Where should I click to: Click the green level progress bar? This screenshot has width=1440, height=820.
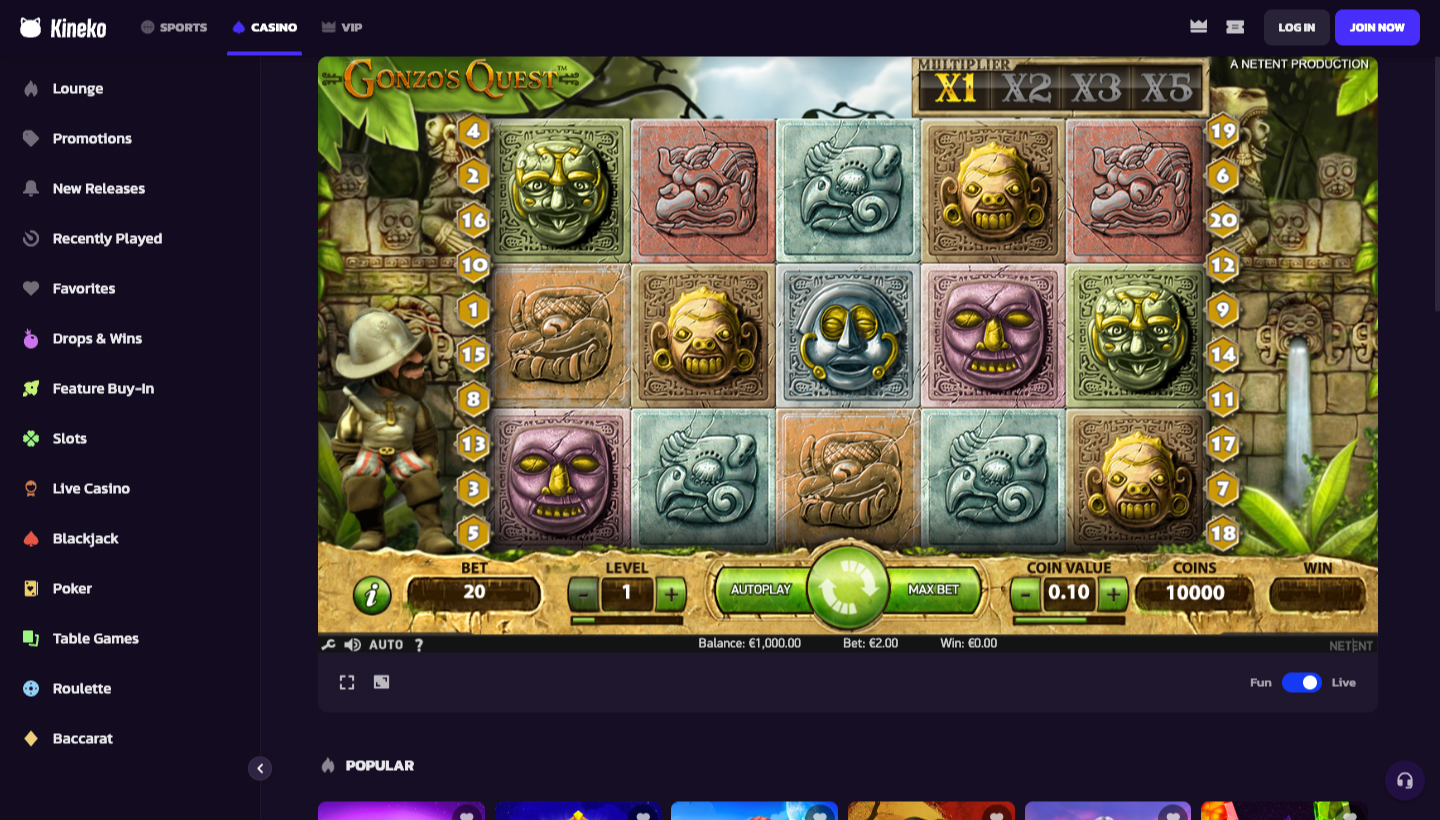coord(628,620)
